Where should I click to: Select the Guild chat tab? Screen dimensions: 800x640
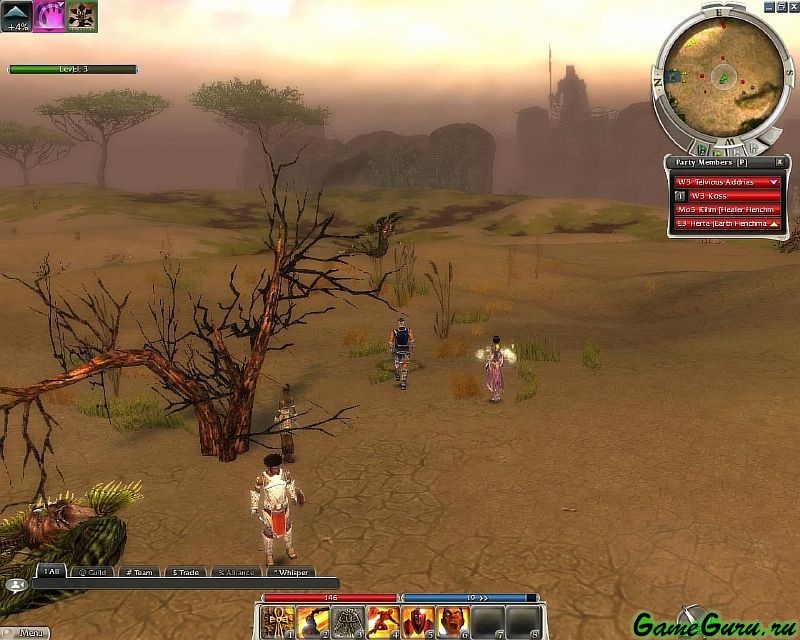coord(91,572)
